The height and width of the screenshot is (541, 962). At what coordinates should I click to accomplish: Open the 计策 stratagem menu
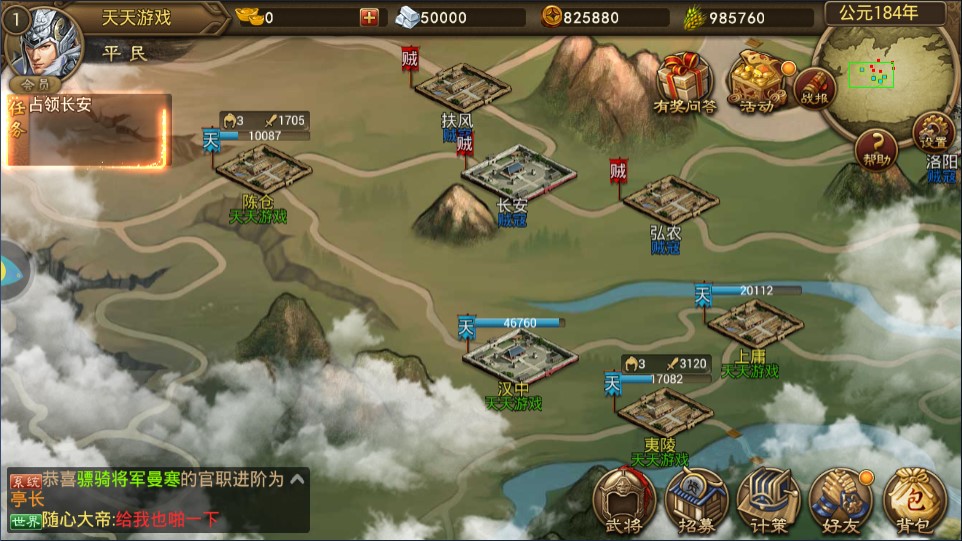point(768,498)
